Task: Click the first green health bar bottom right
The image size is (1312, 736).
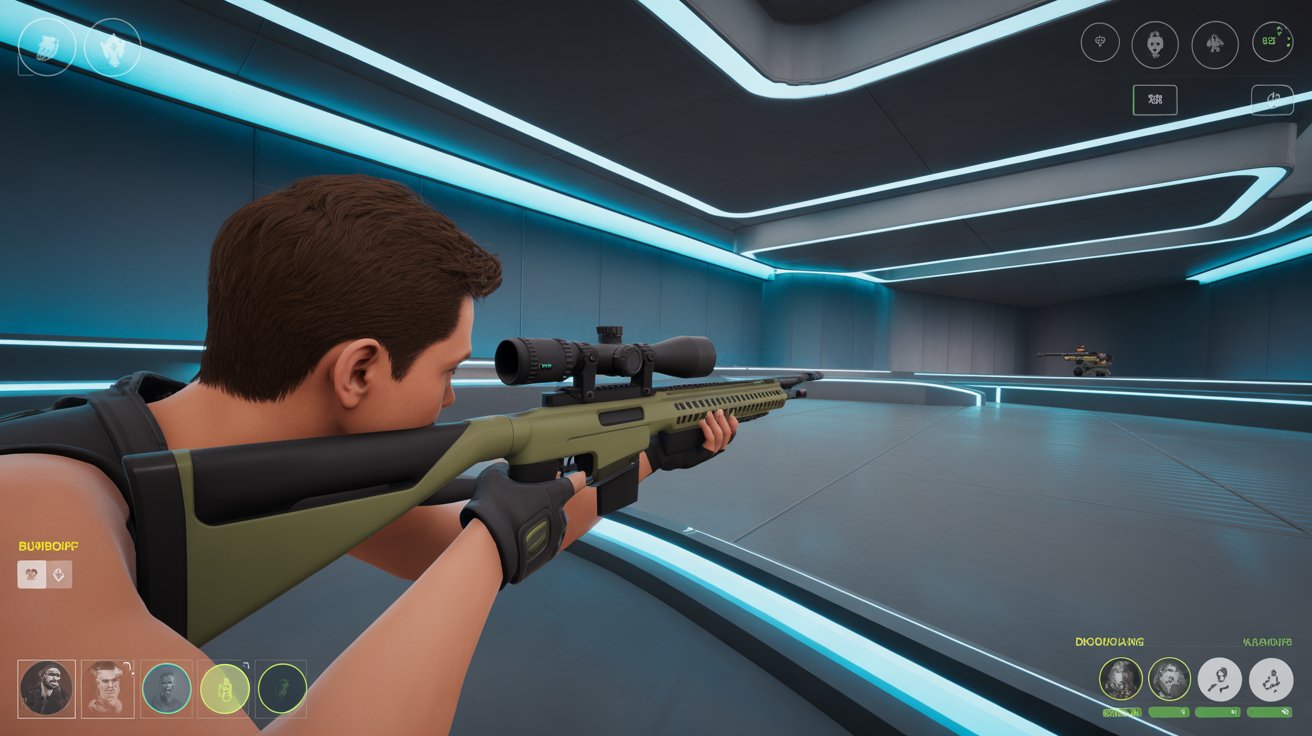Action: pyautogui.click(x=1122, y=712)
